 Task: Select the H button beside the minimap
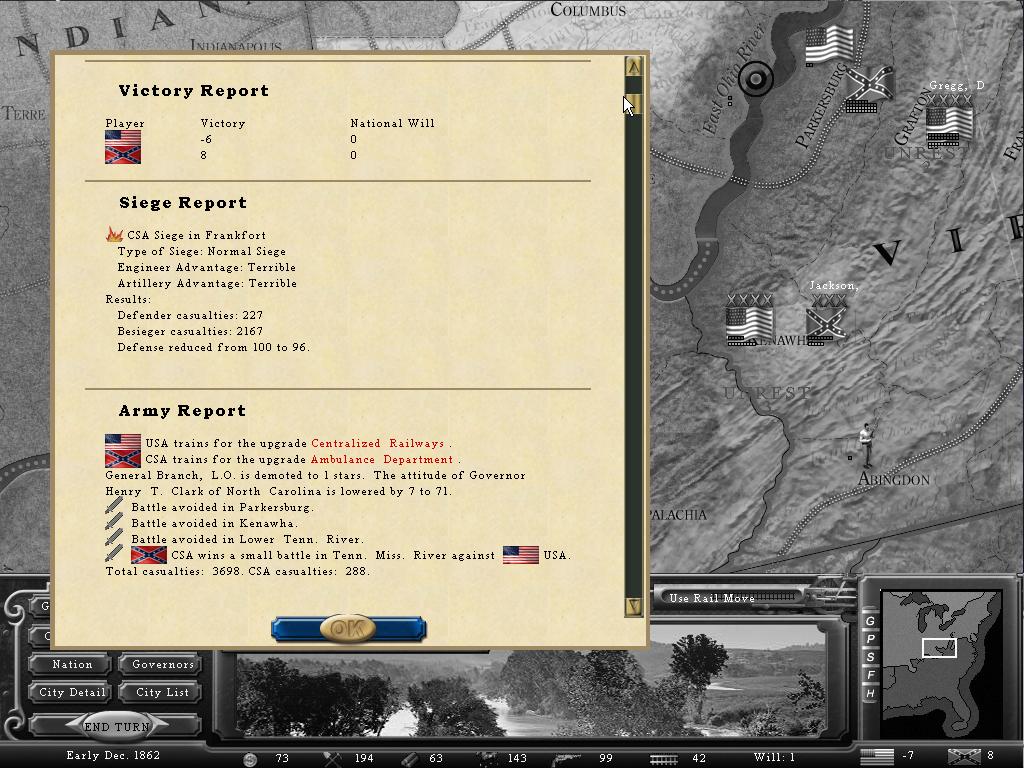click(870, 693)
